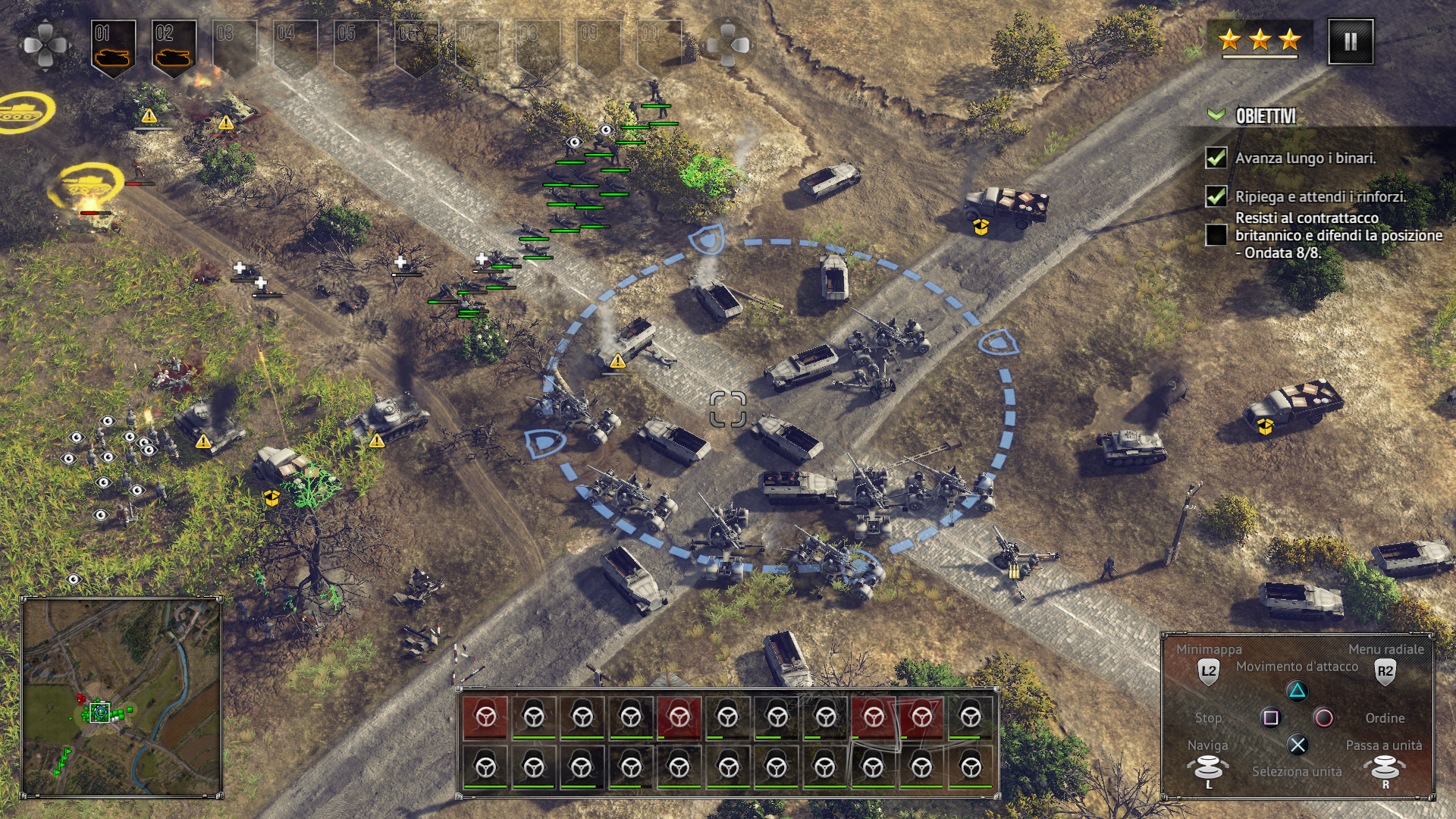Select tank control group 01
The width and height of the screenshot is (1456, 819).
(113, 47)
